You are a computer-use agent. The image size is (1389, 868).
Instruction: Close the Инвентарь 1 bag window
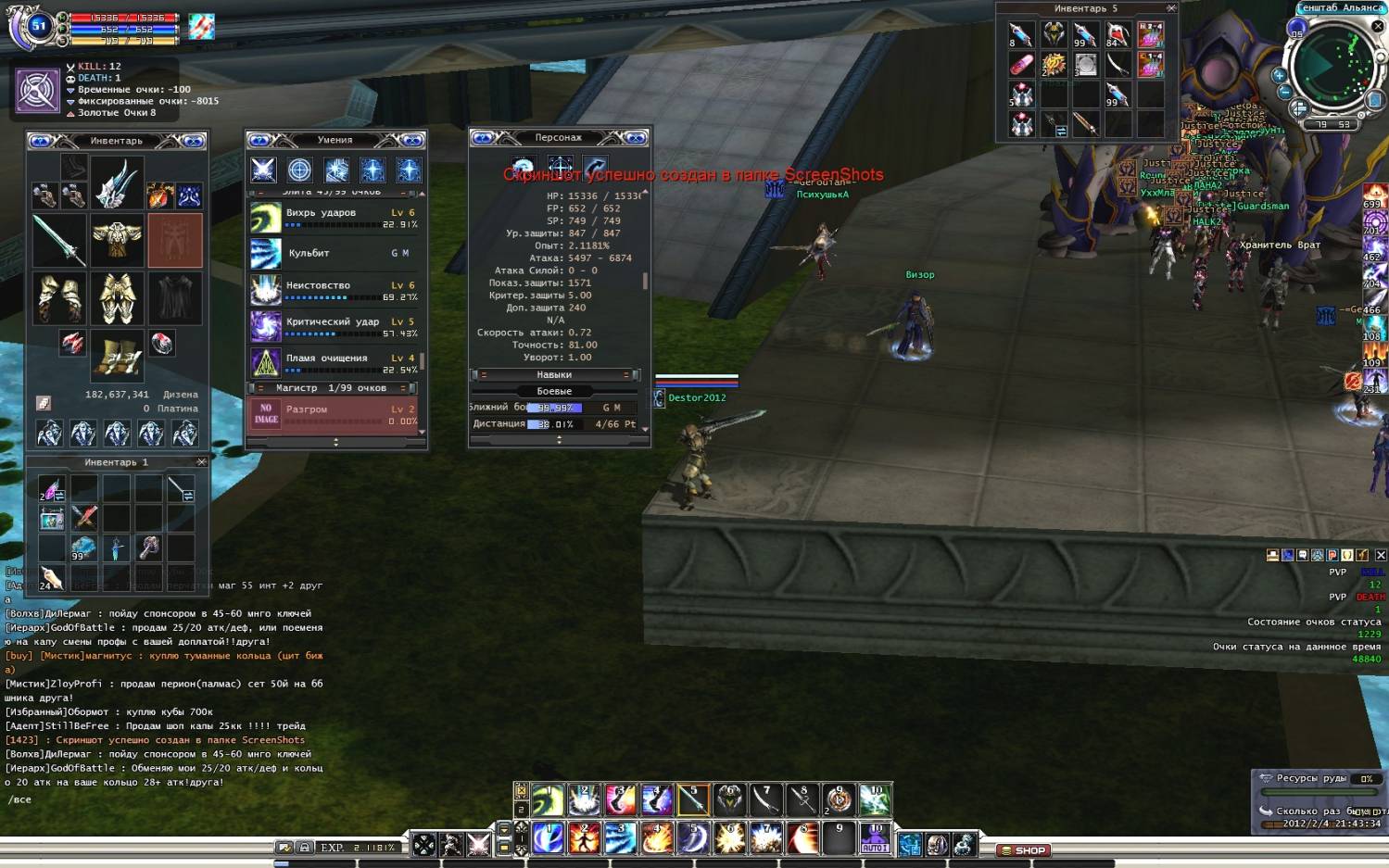pyautogui.click(x=201, y=461)
